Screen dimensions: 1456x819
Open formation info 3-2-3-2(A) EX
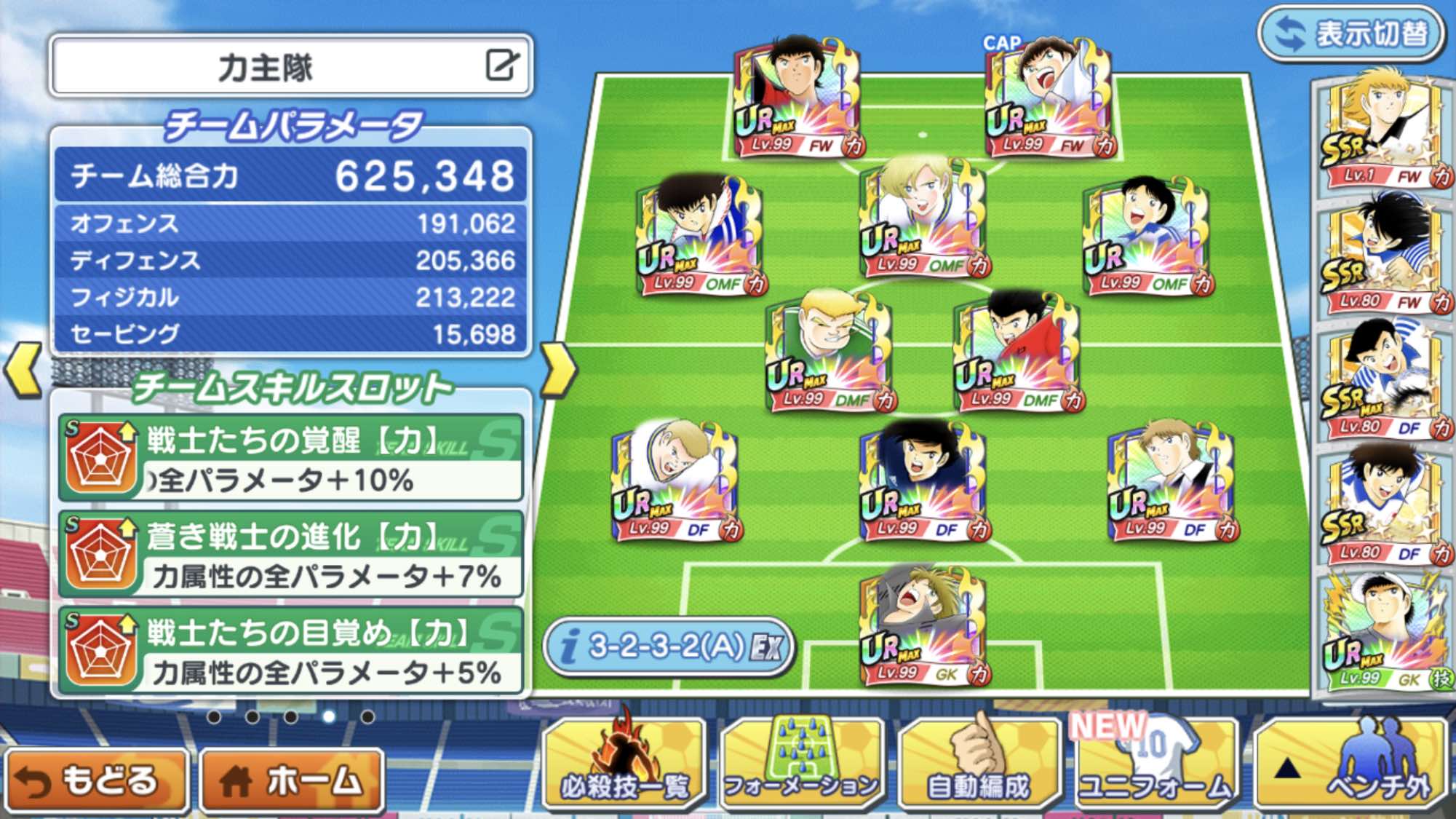pyautogui.click(x=668, y=646)
